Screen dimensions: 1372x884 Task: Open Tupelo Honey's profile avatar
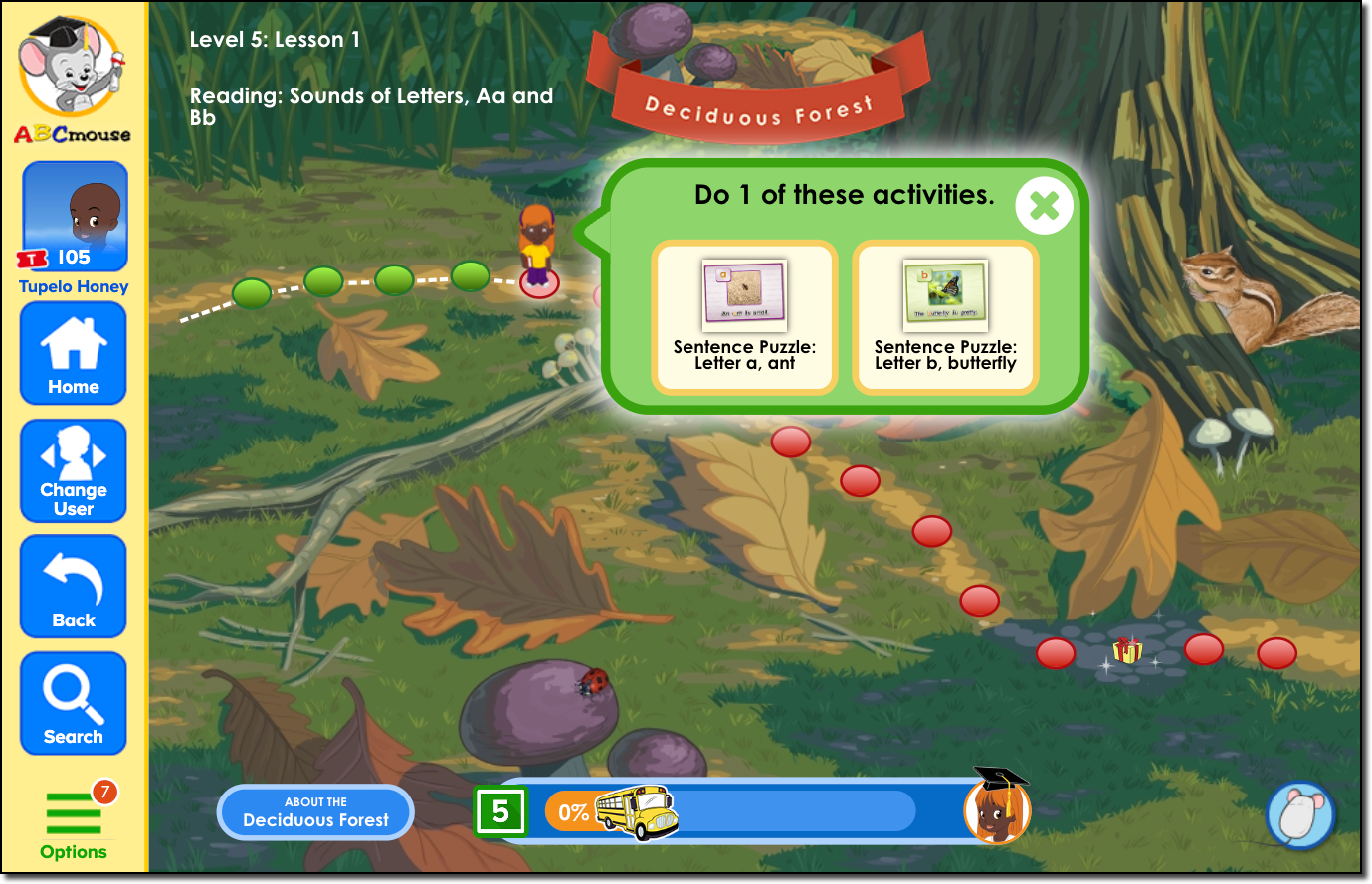[74, 216]
